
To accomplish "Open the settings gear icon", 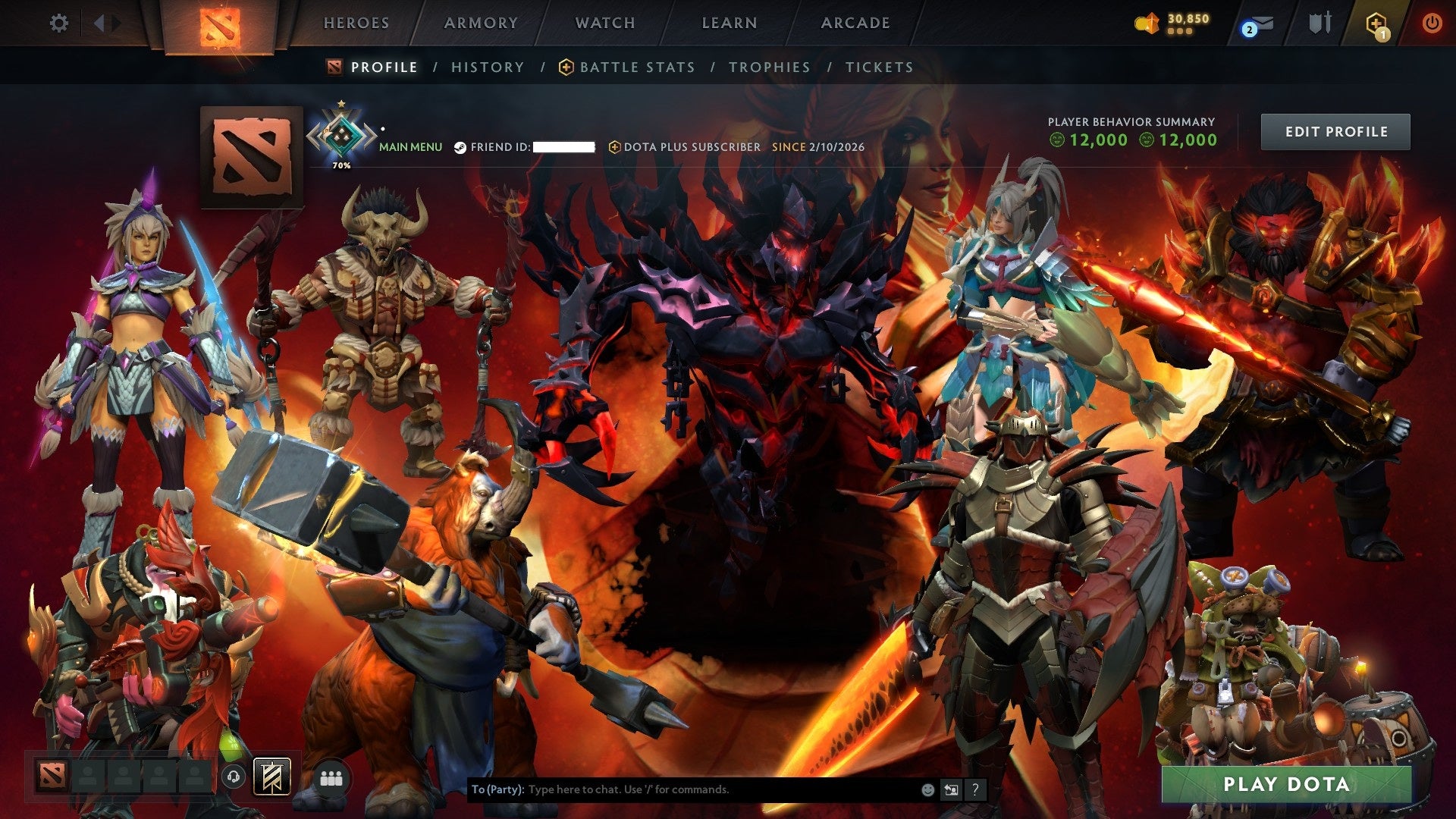I will pos(59,23).
